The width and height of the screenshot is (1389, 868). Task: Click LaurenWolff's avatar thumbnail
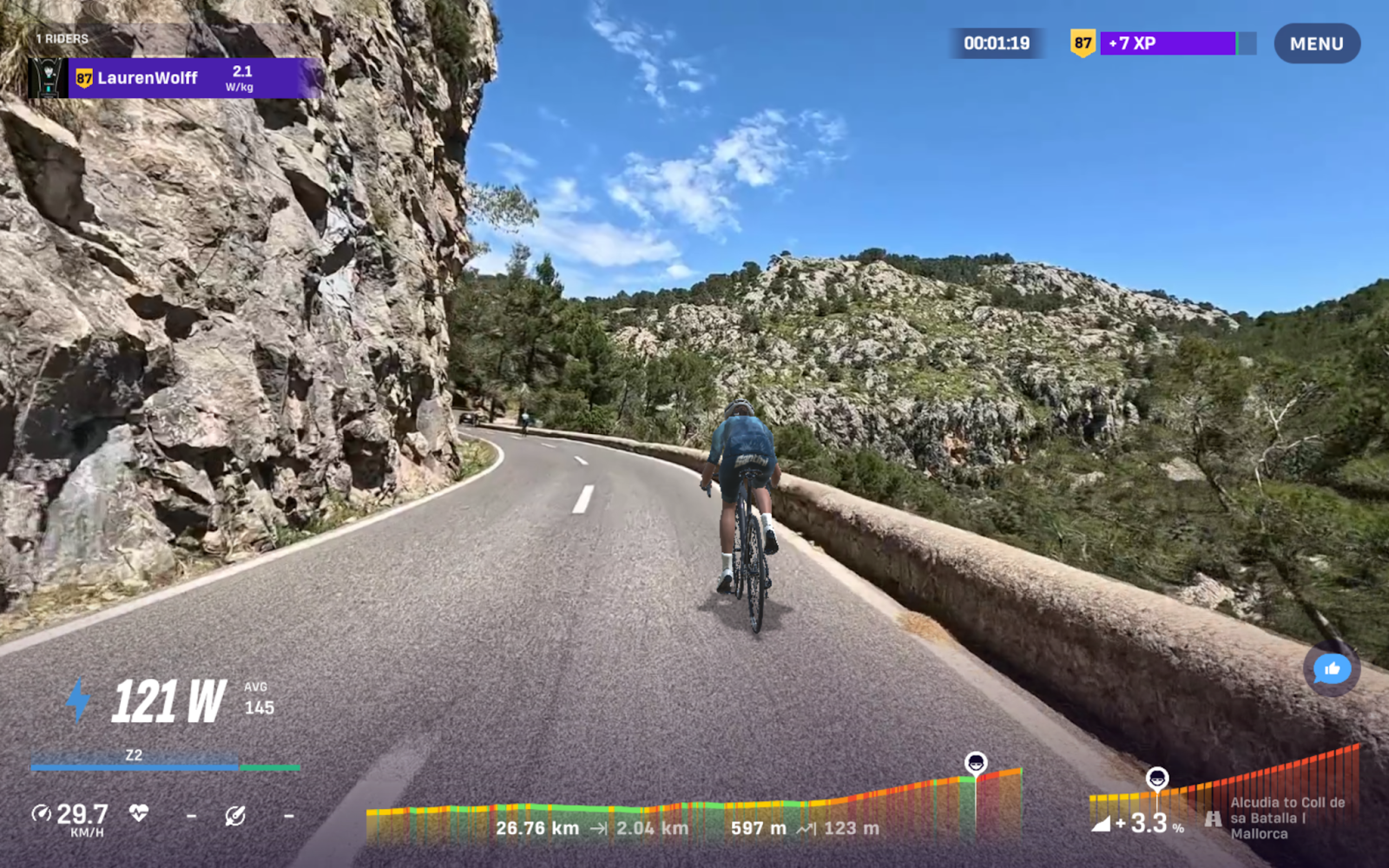tap(48, 78)
